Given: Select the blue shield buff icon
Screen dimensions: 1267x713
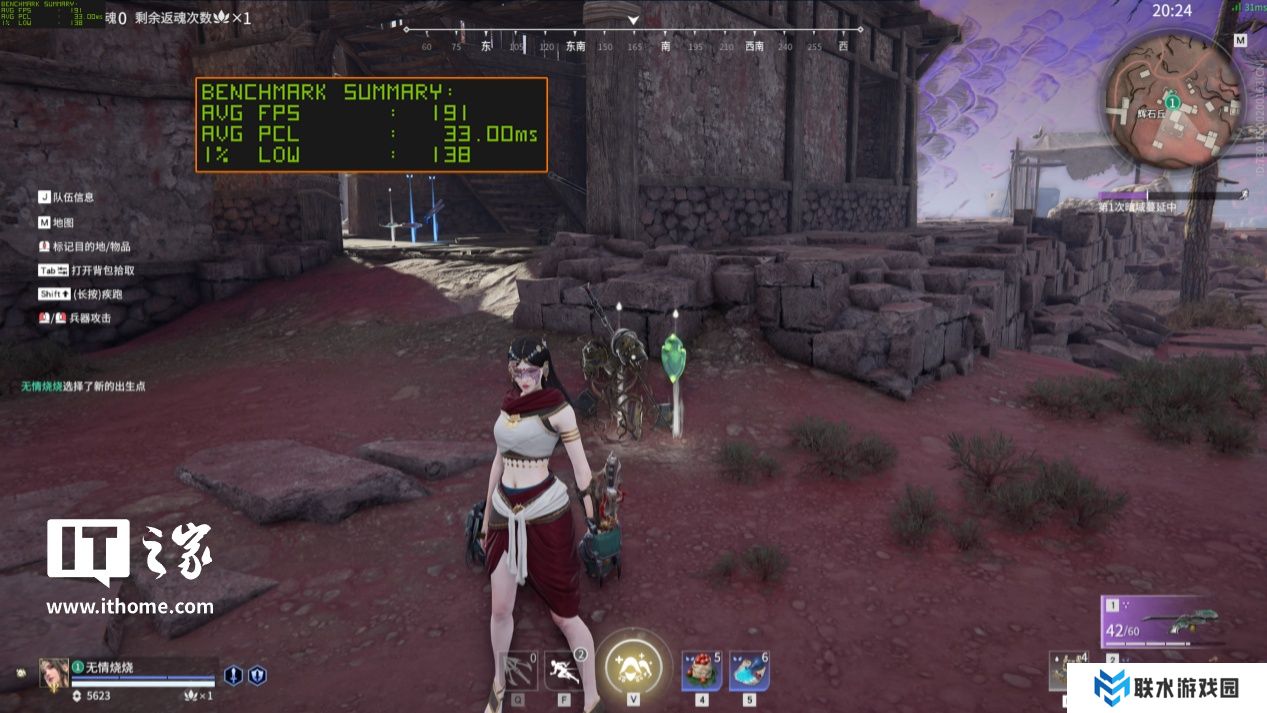Looking at the screenshot, I should (x=257, y=675).
